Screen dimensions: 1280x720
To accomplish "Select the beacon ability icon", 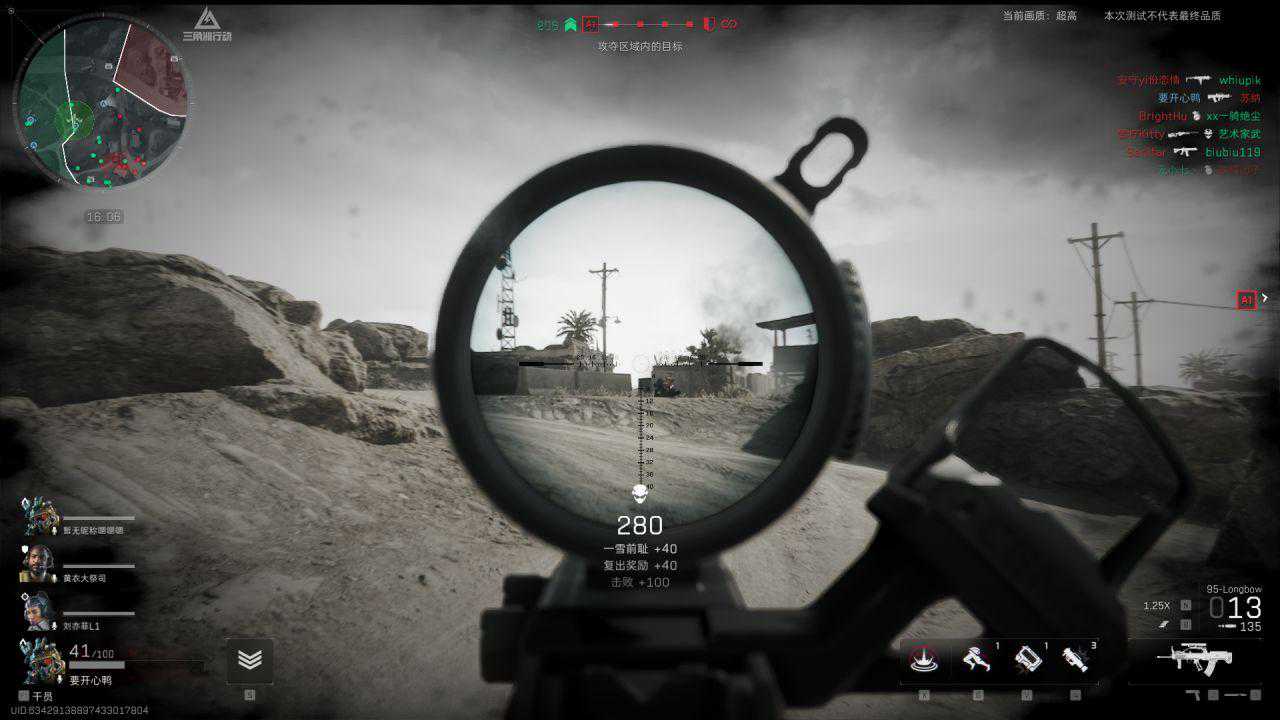I will pos(922,661).
